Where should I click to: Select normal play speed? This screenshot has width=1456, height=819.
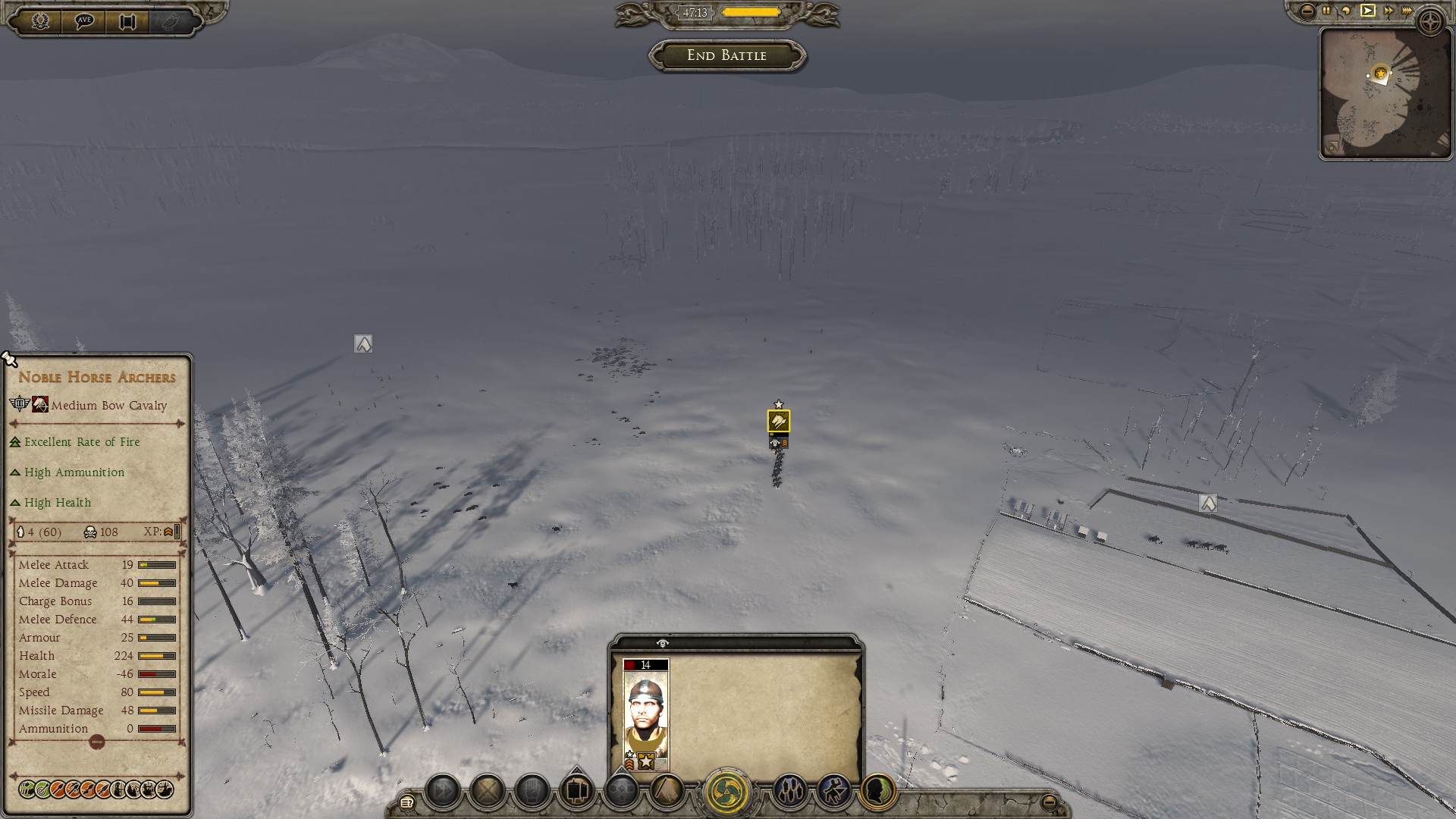(x=1367, y=11)
